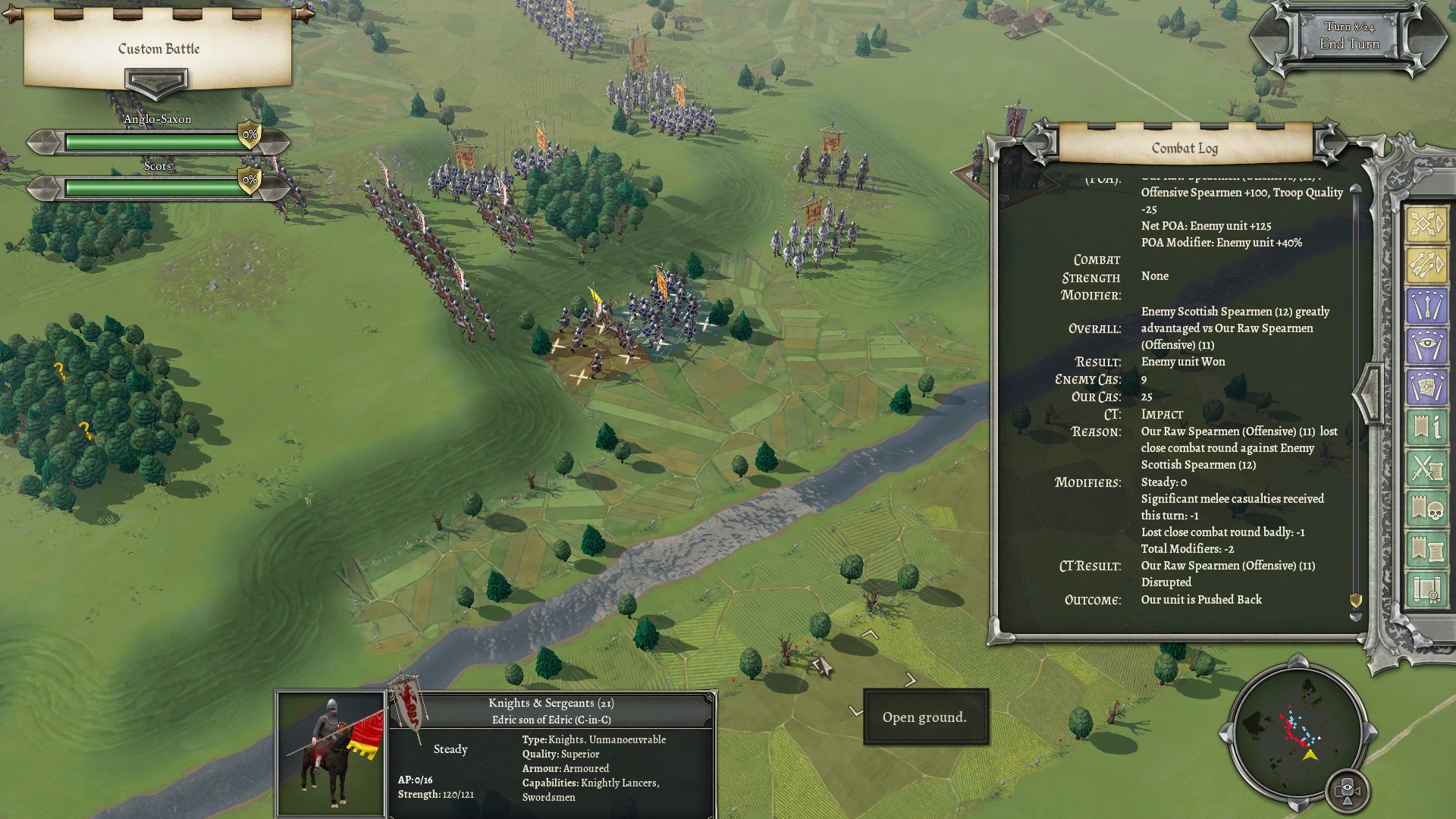Screen dimensions: 1456x819
Task: Click the Combat Log title banner
Action: click(x=1185, y=148)
